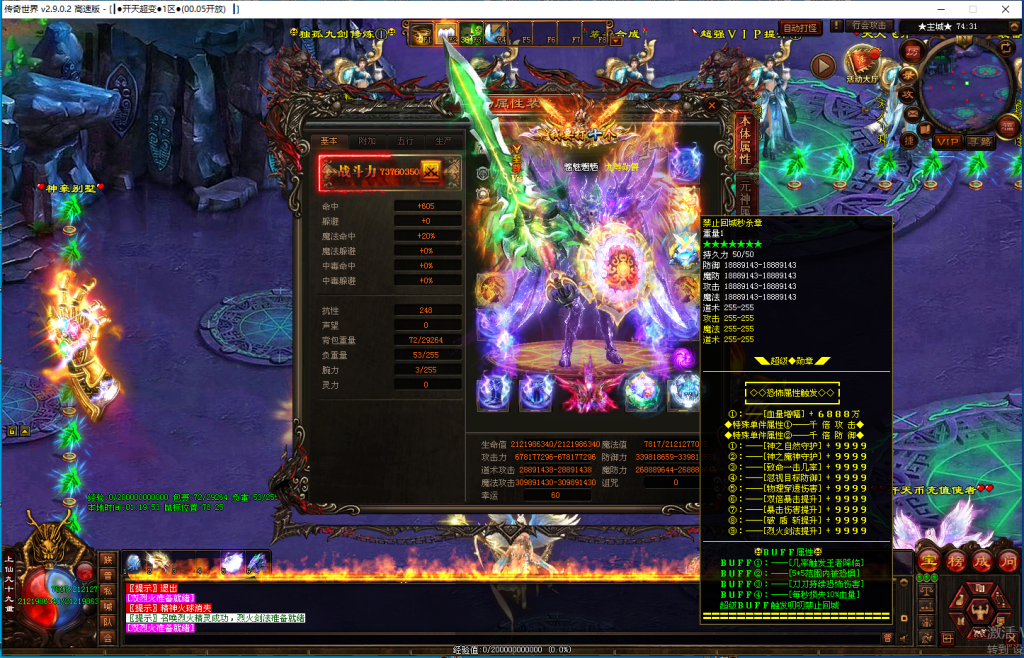The height and width of the screenshot is (658, 1024).
Task: Switch to the 附加 attributes tab
Action: [x=368, y=141]
